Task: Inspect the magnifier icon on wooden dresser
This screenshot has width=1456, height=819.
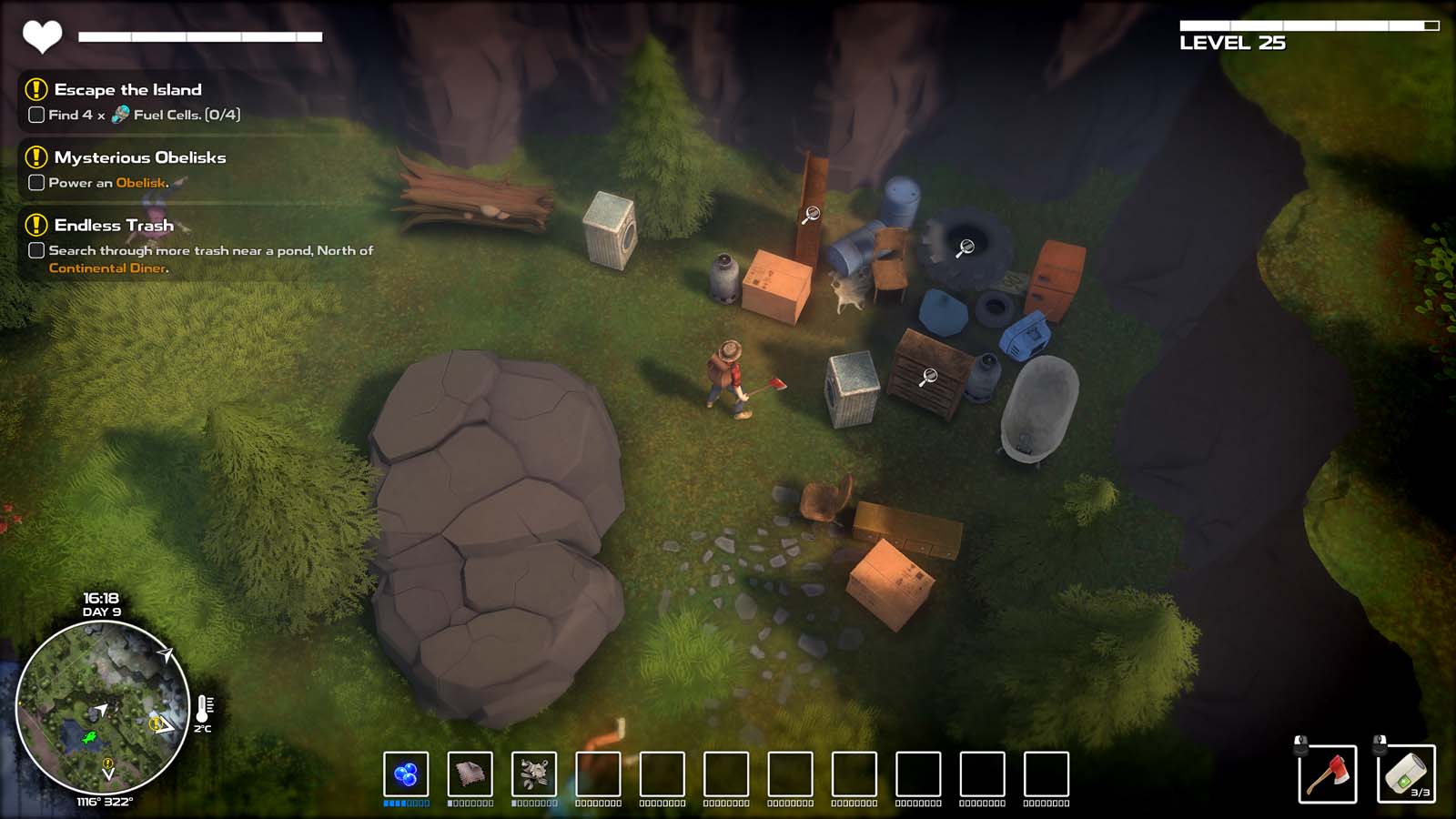Action: 928,377
